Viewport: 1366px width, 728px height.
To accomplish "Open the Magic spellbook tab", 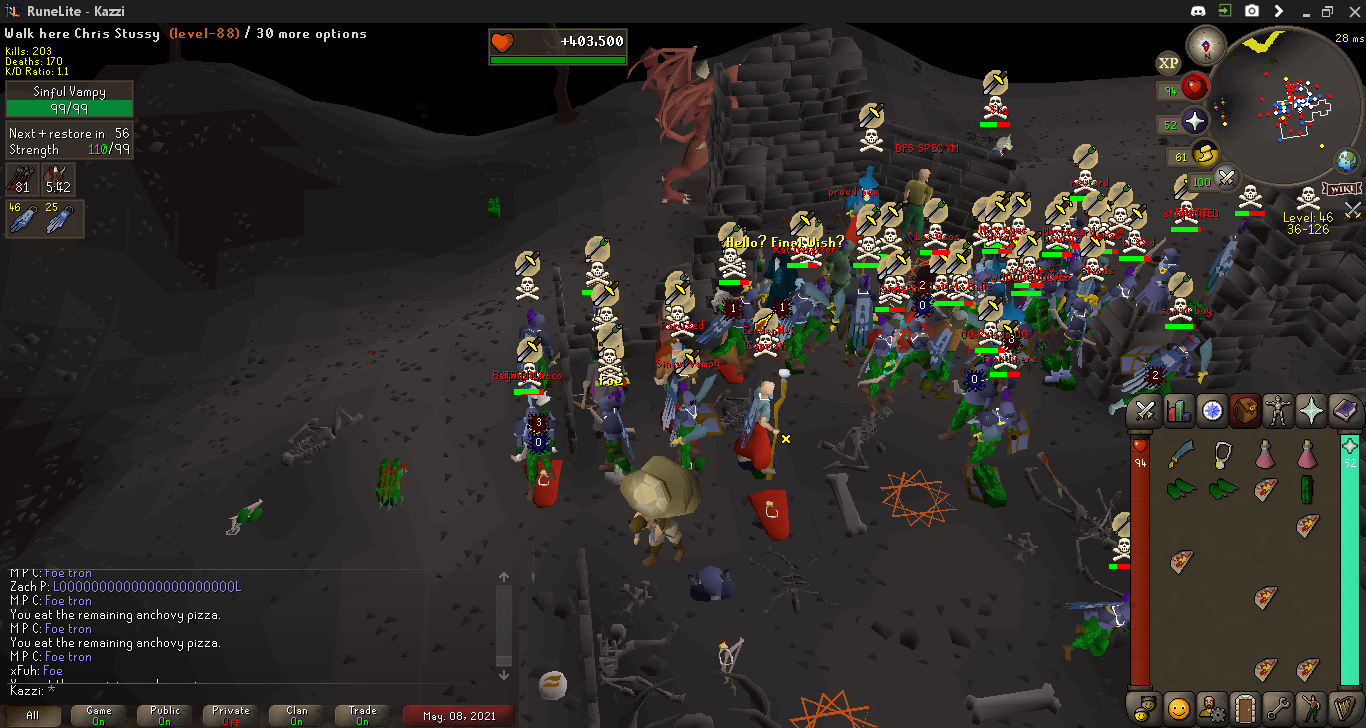I will 1346,410.
